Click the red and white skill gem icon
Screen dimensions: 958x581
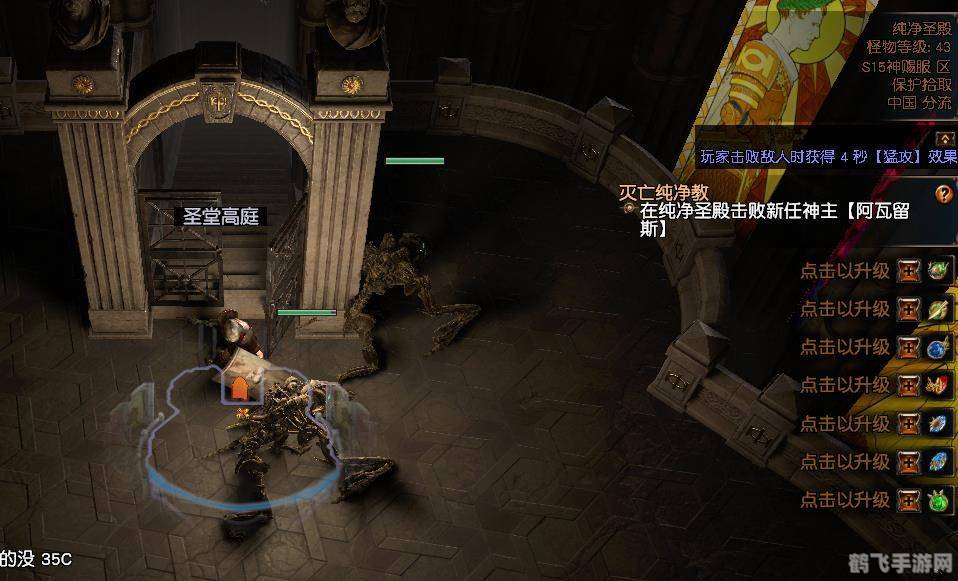click(x=938, y=385)
